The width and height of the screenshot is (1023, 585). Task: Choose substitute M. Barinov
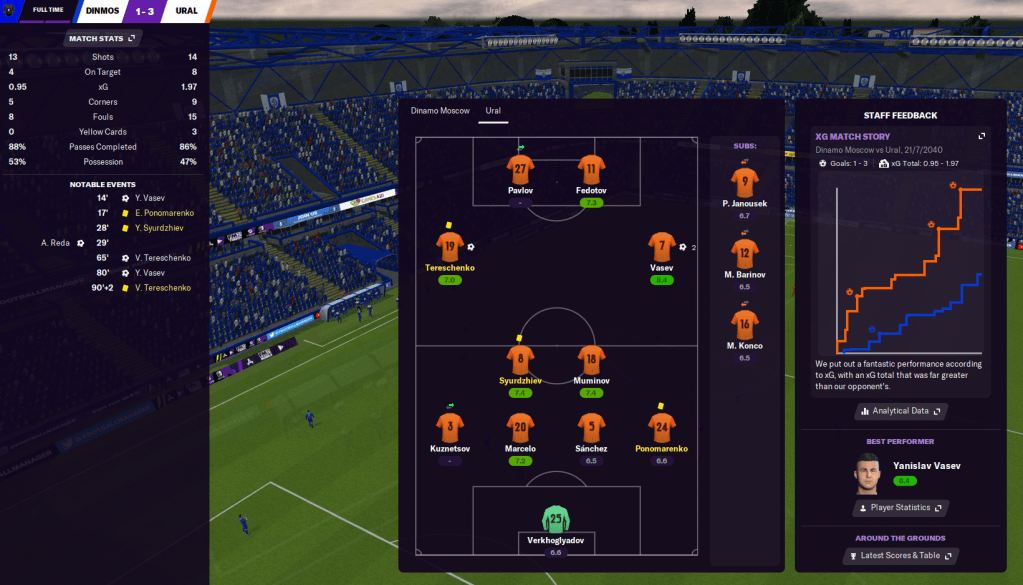744,253
